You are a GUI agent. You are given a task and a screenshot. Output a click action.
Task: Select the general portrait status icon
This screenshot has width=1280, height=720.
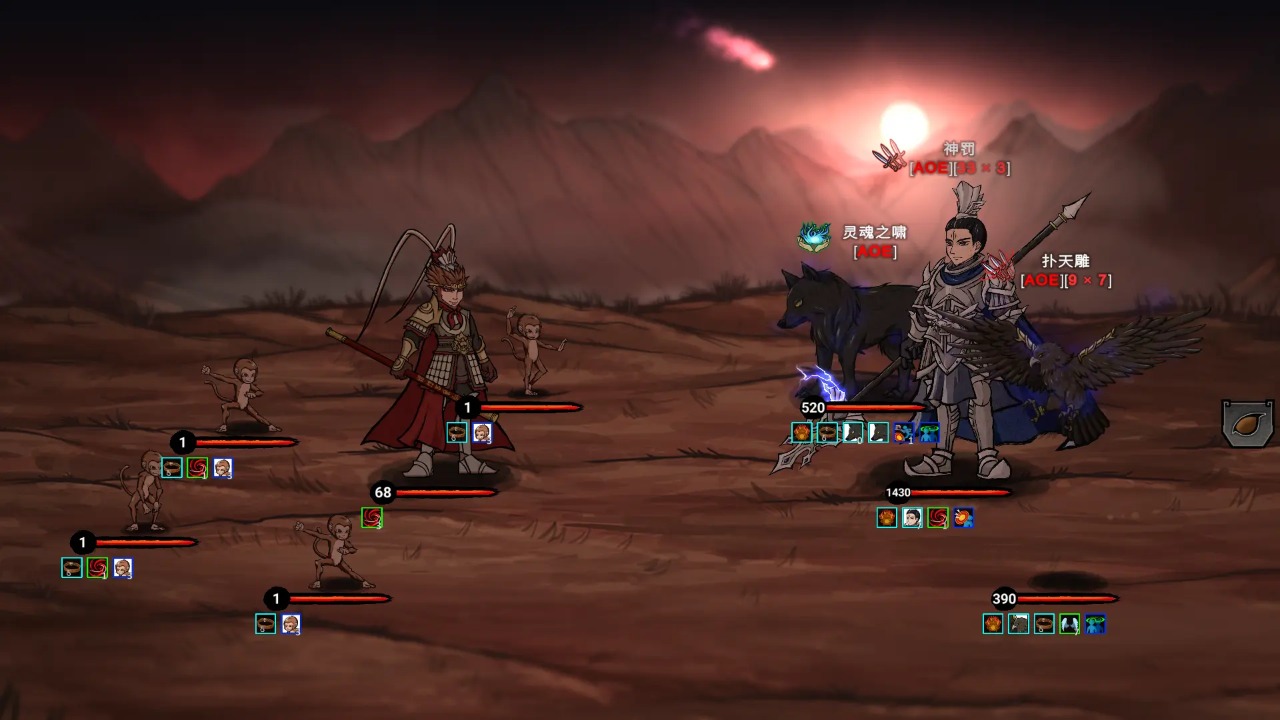[912, 518]
